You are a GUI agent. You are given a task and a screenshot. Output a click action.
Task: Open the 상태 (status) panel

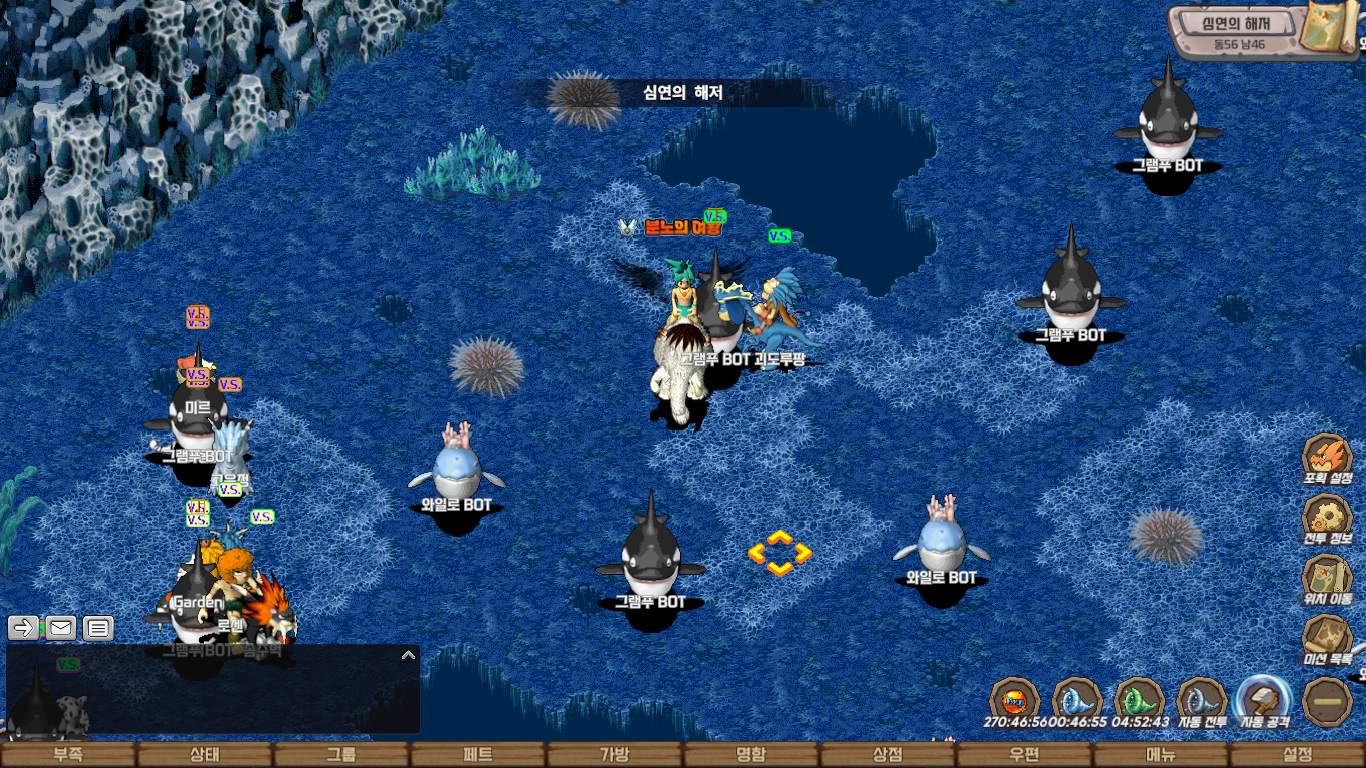(x=204, y=755)
